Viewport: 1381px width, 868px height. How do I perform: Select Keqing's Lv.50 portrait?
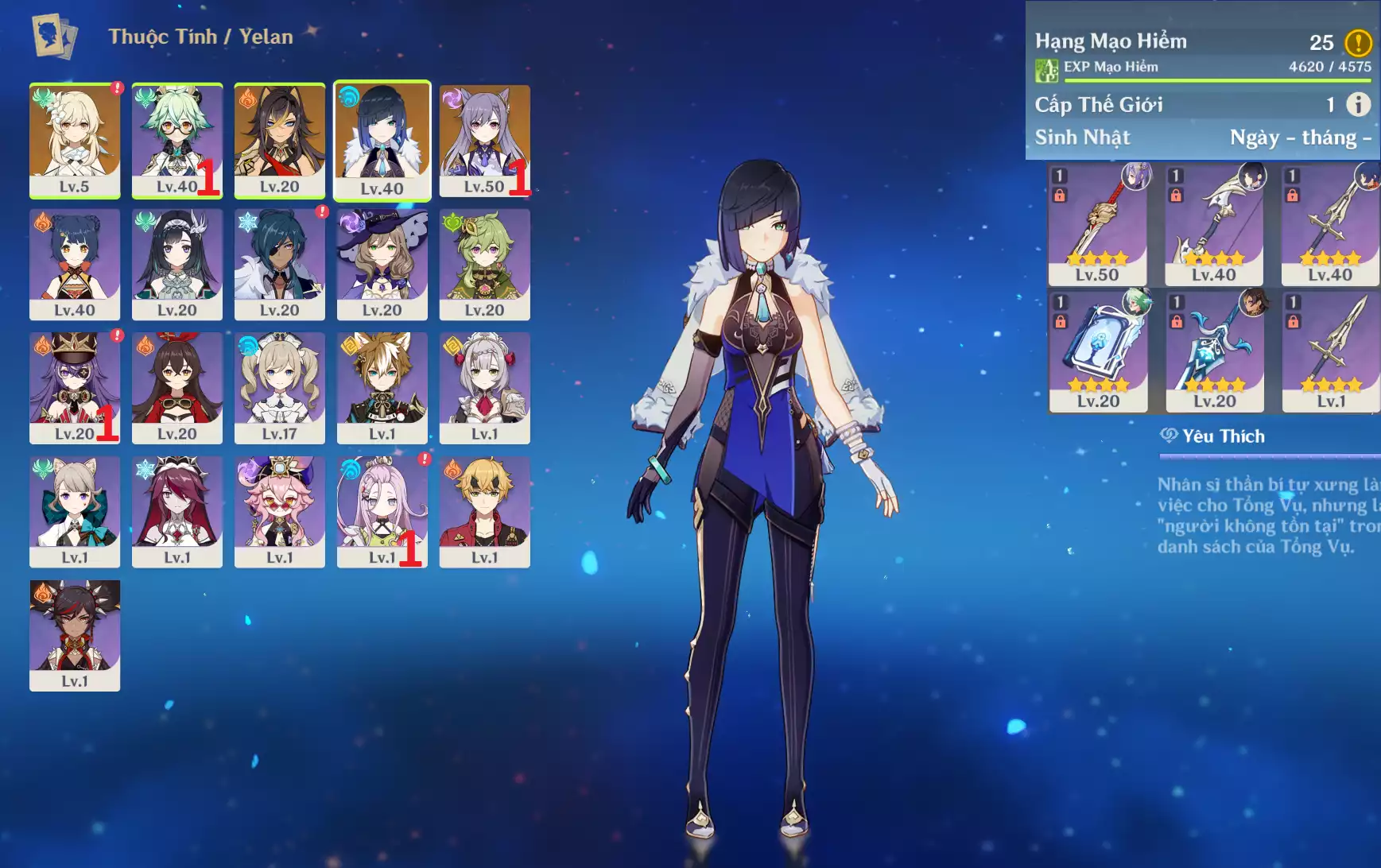coord(484,140)
